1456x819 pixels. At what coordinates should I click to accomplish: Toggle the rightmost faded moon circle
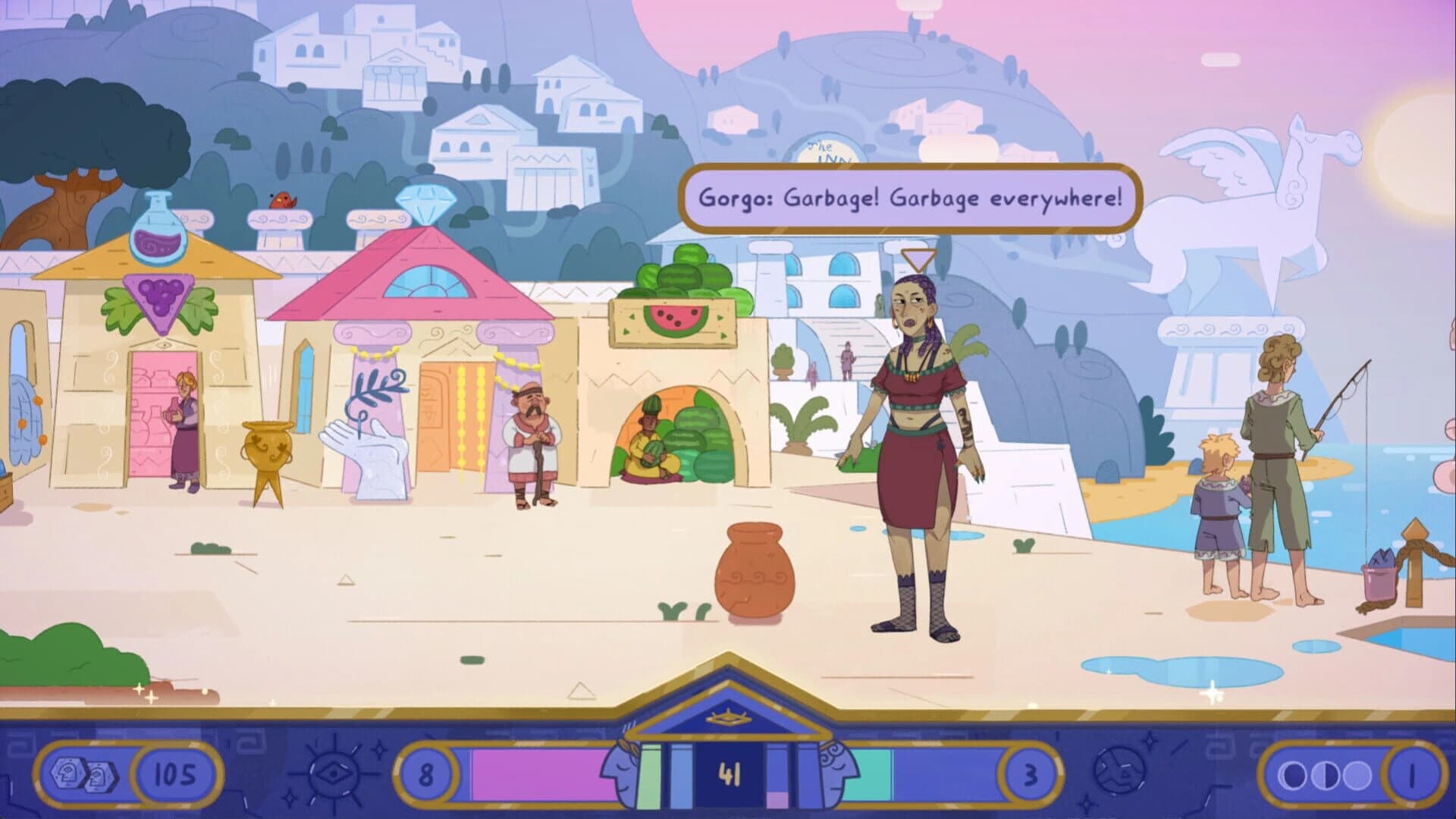(1358, 775)
